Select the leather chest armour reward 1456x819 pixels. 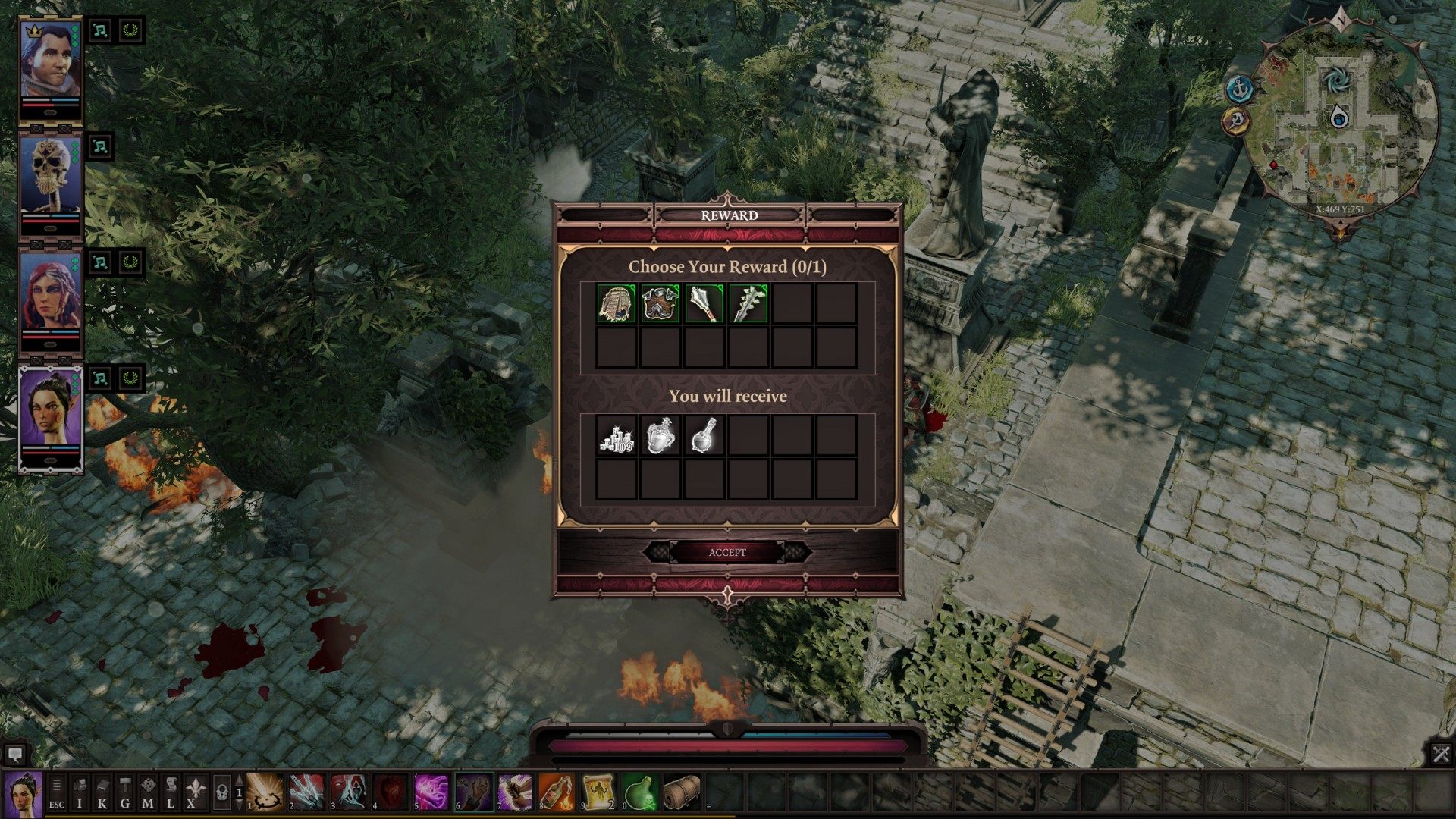point(660,303)
